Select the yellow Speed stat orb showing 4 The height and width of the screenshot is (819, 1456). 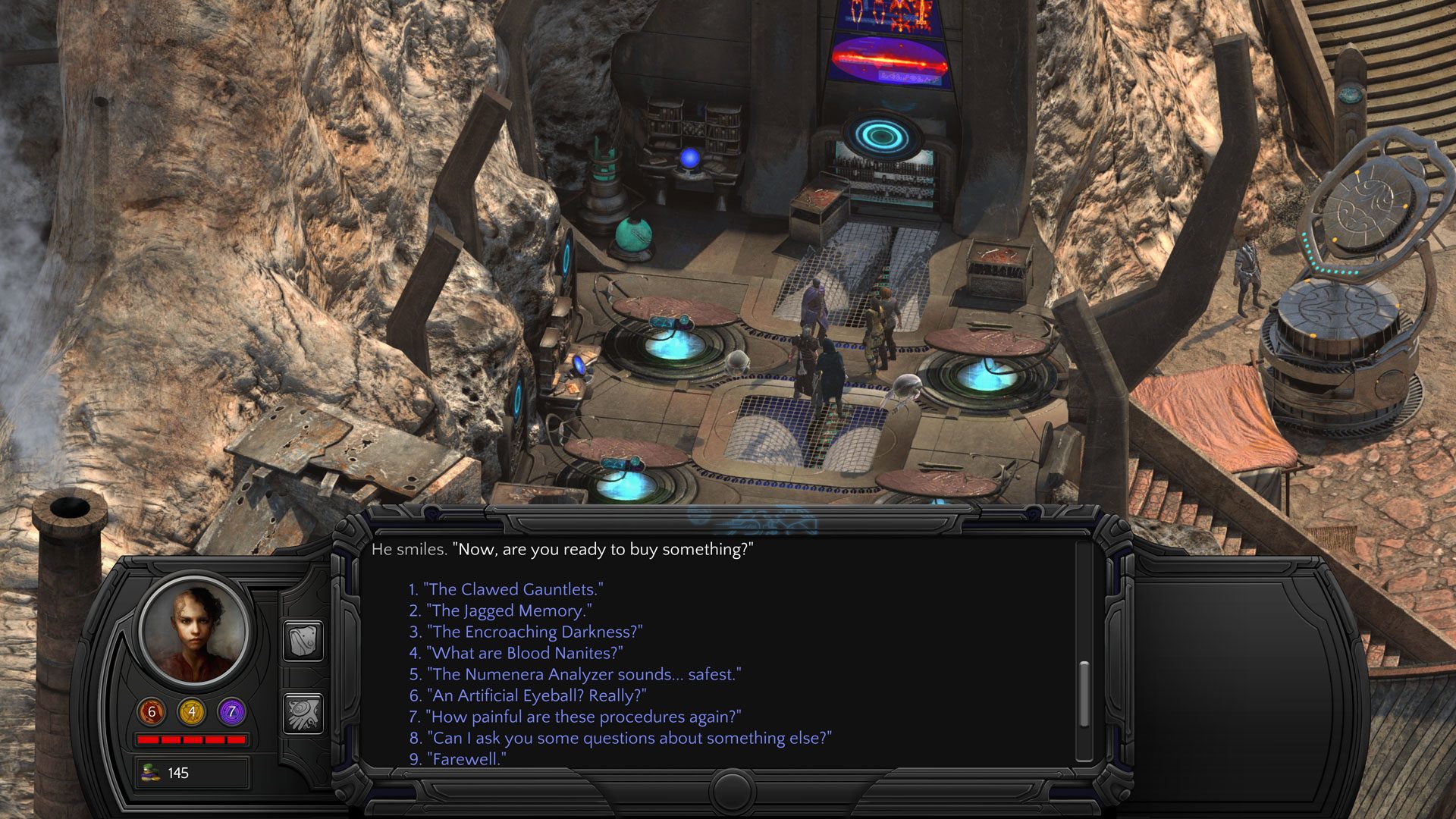click(x=191, y=711)
